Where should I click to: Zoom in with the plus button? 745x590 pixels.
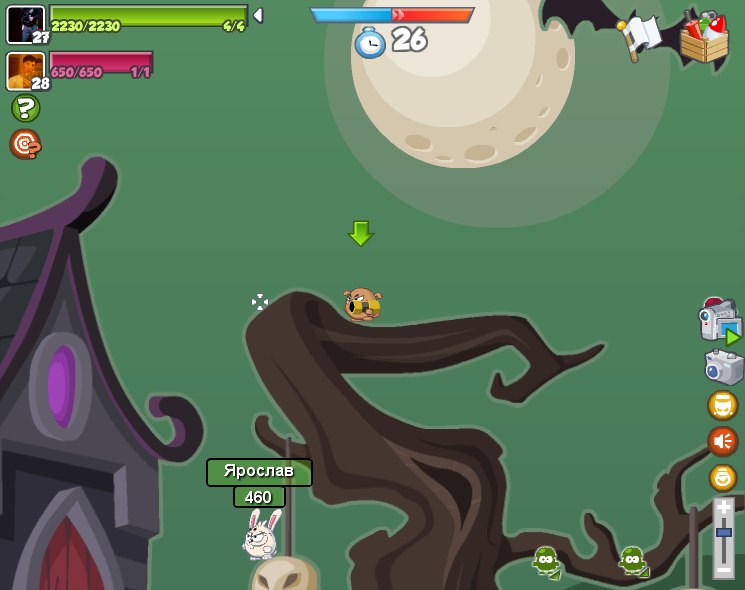pos(723,508)
